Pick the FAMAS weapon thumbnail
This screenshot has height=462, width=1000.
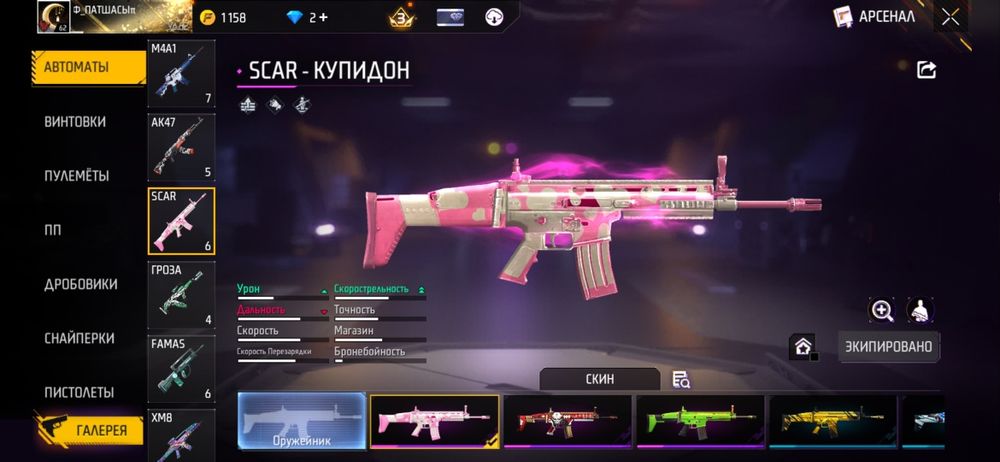tap(181, 368)
